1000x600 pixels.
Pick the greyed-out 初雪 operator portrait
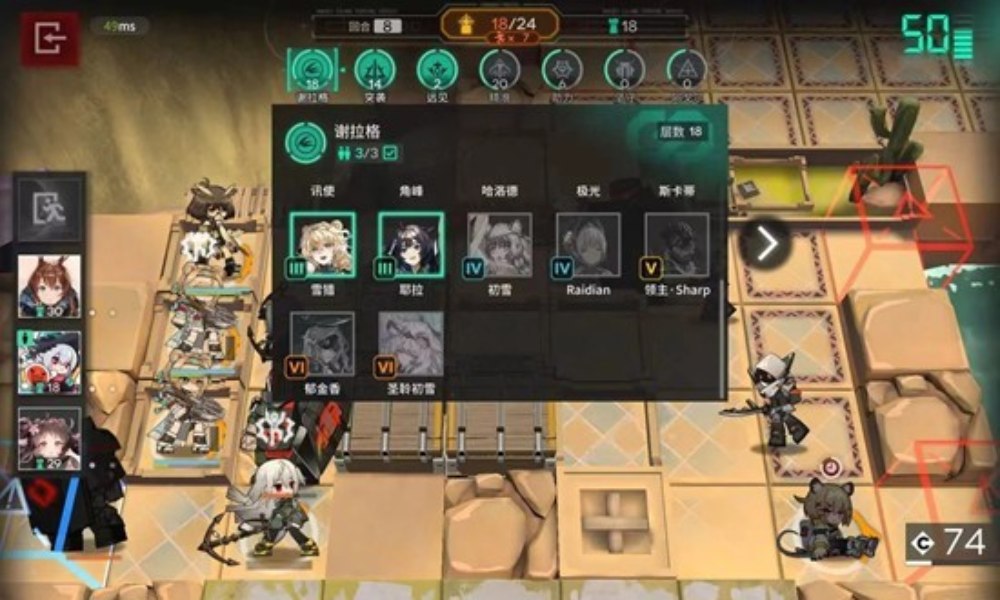(x=499, y=245)
